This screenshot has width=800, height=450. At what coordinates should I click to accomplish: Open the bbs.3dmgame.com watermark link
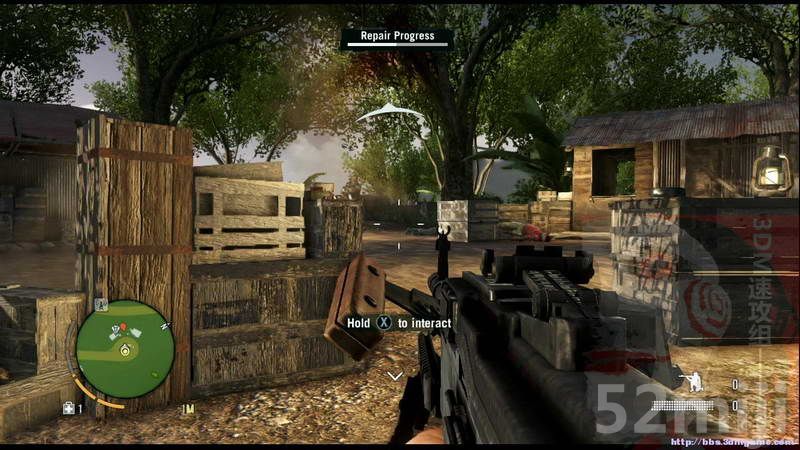tap(732, 441)
